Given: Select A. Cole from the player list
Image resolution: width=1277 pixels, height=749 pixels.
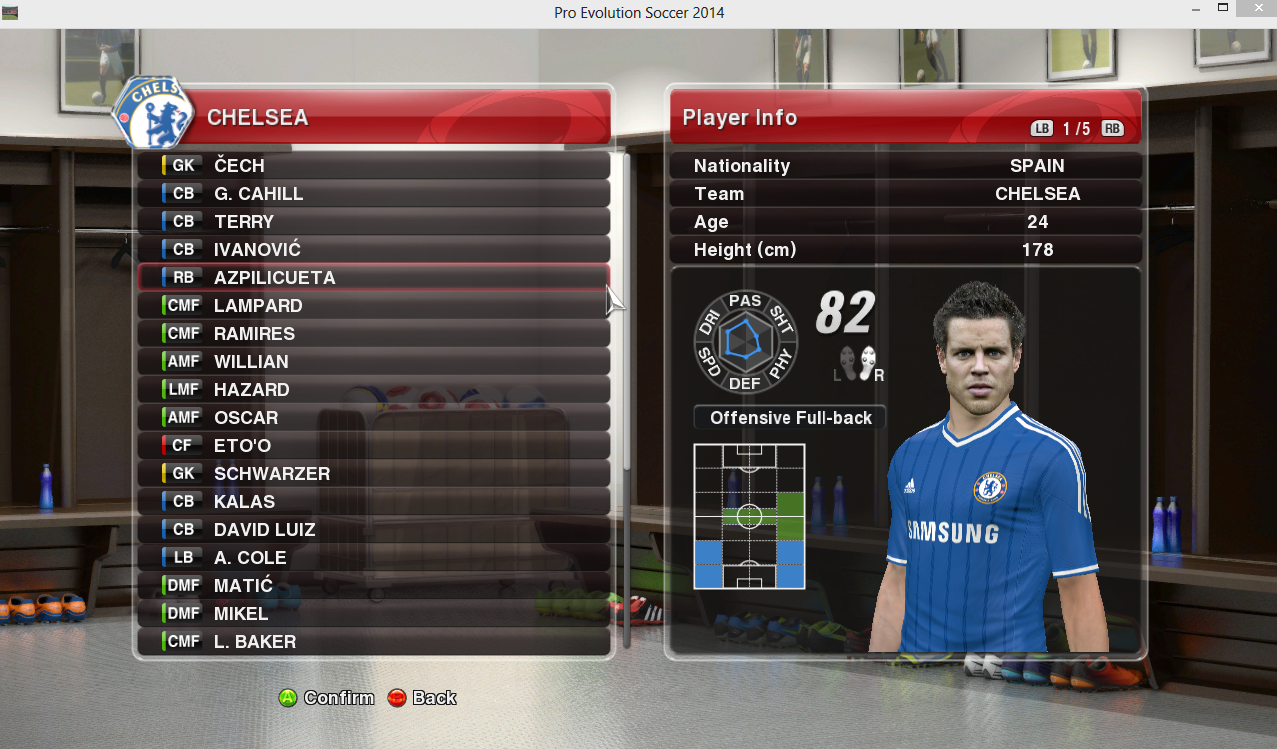Looking at the screenshot, I should click(x=373, y=558).
